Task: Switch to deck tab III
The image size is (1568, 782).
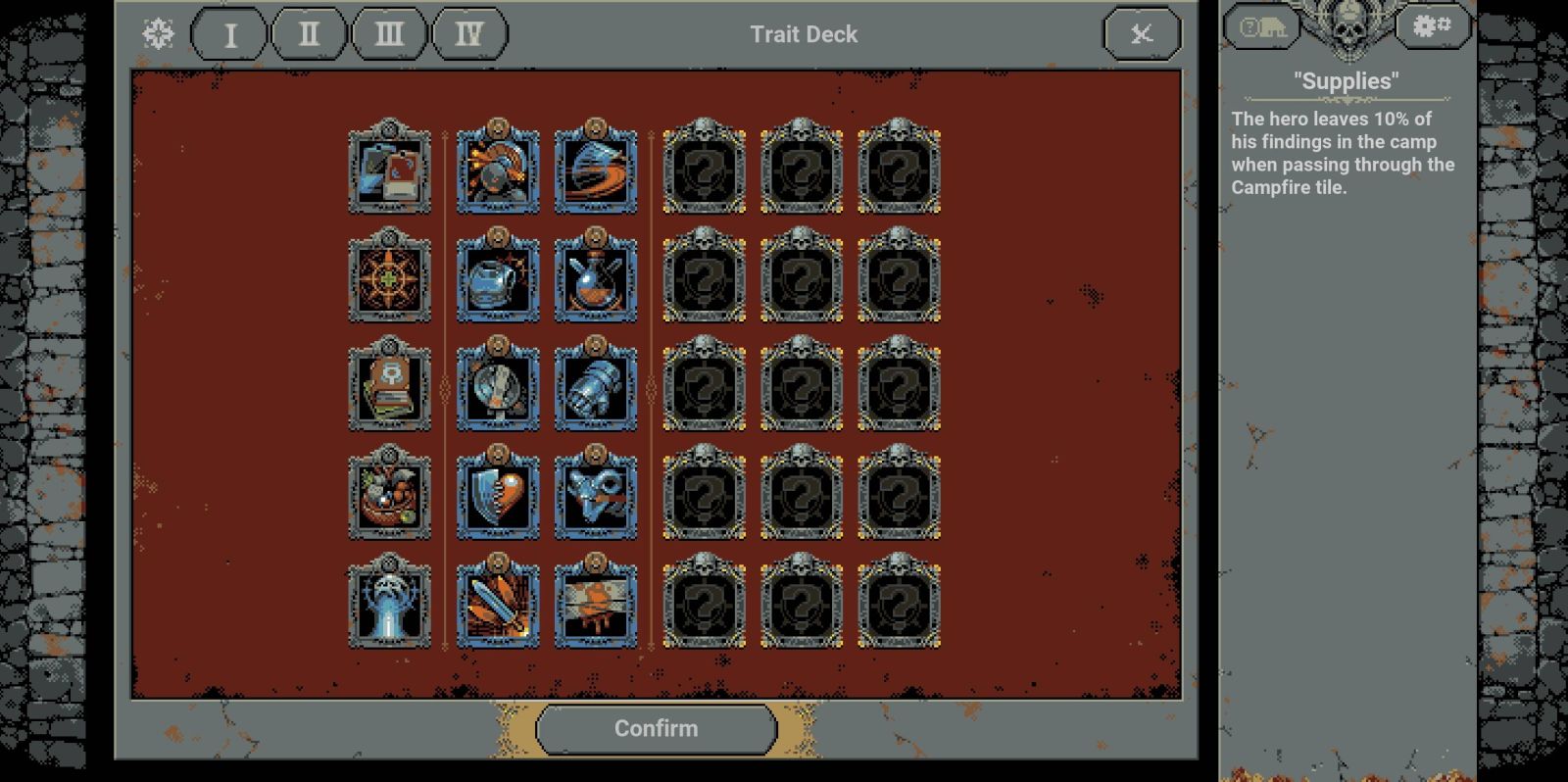Action: 389,35
